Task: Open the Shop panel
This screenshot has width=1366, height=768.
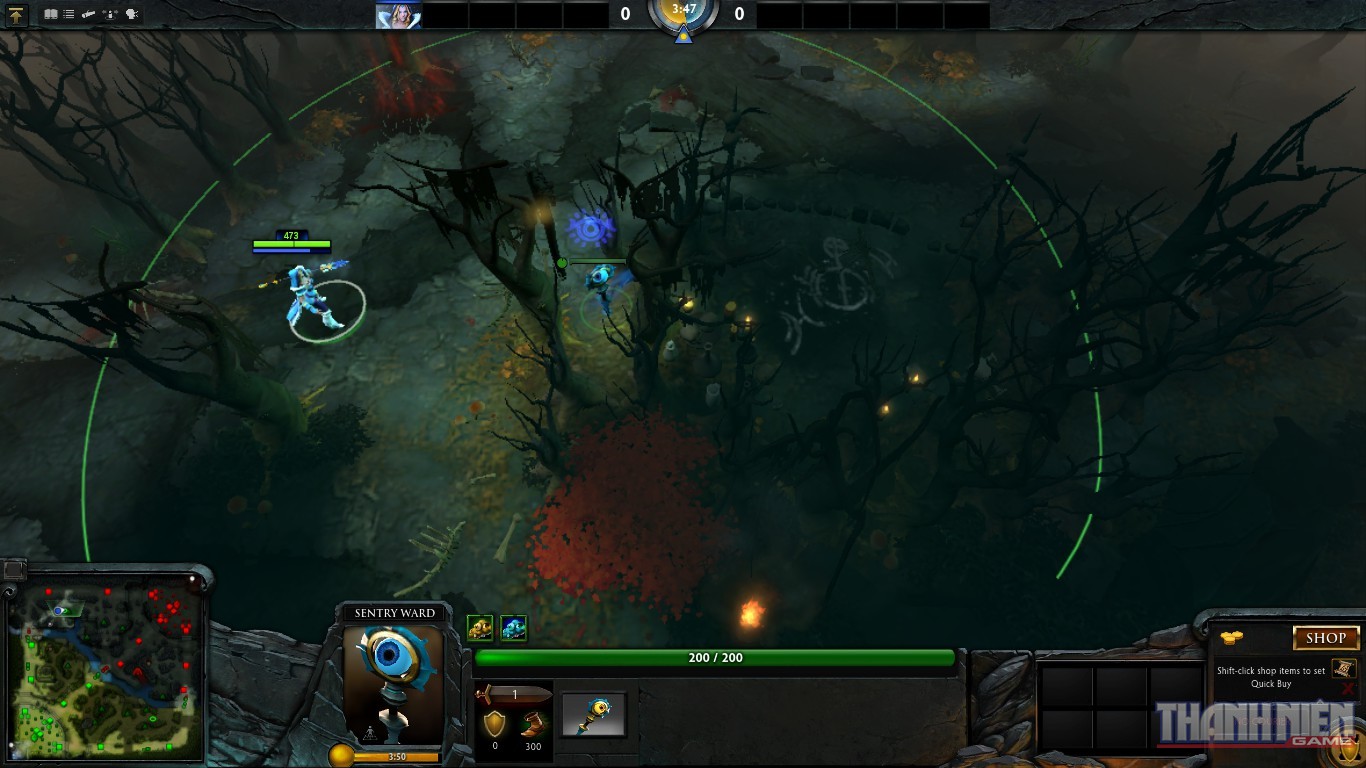Action: tap(1326, 637)
